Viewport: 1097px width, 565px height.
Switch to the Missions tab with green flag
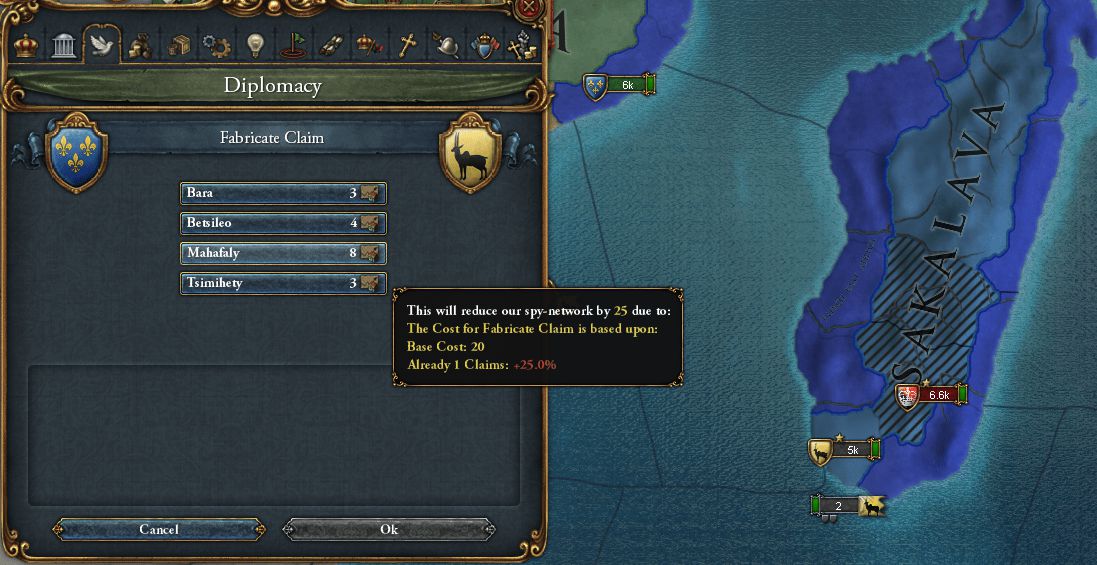293,45
